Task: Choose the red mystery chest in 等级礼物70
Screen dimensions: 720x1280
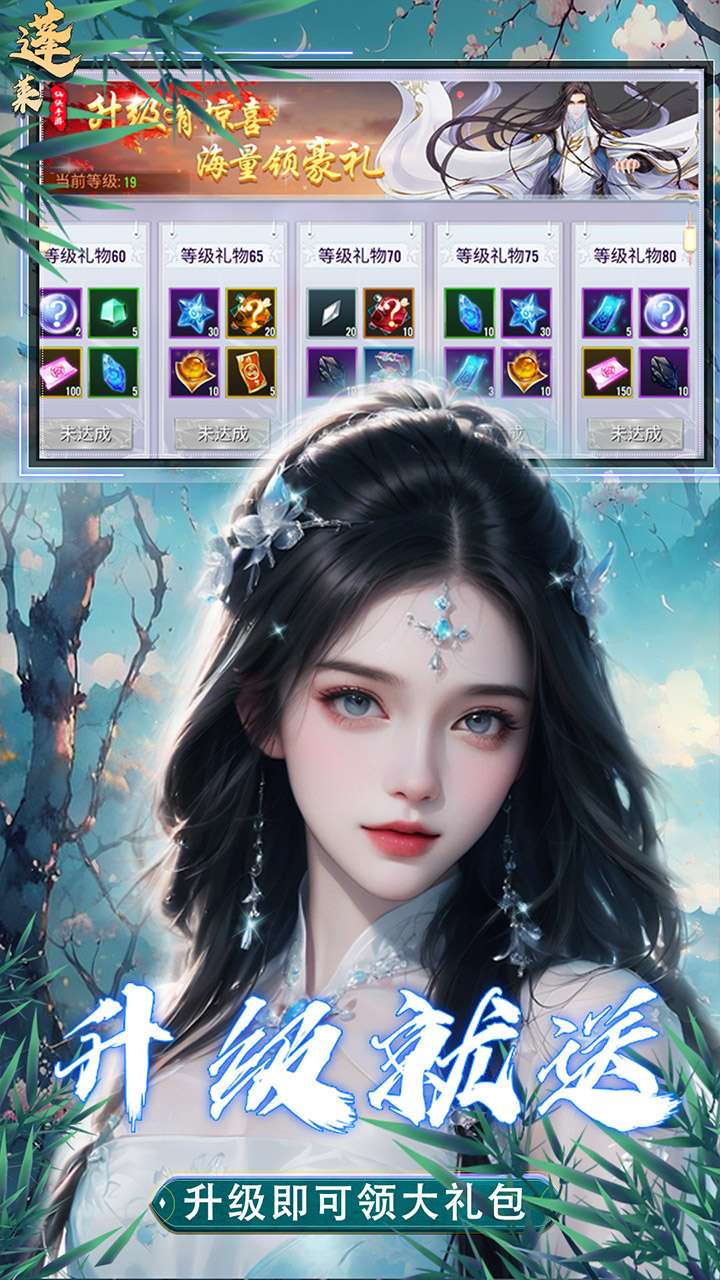Action: (x=388, y=312)
